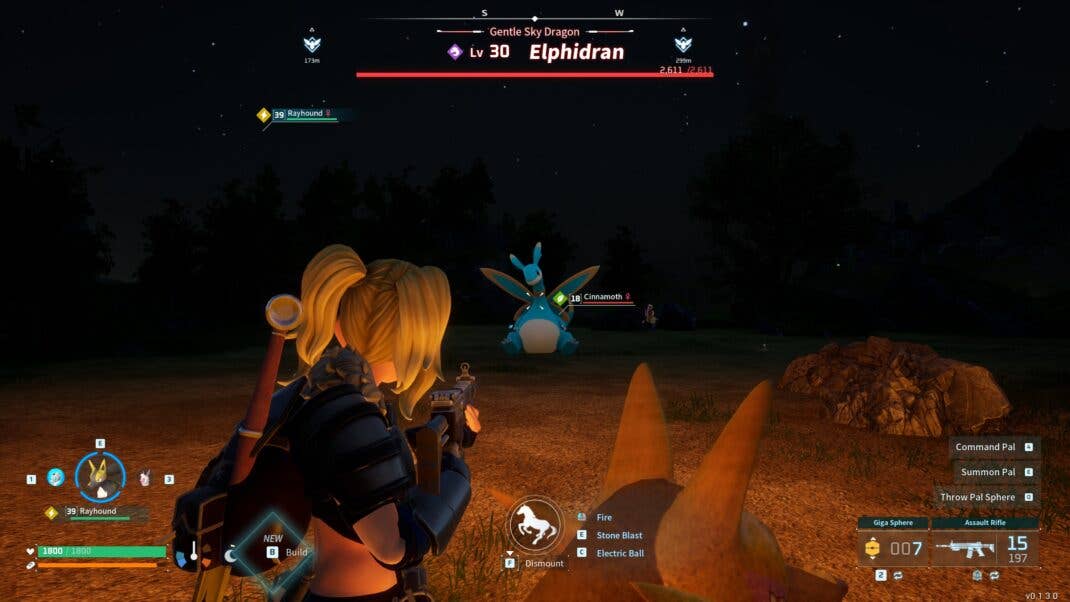This screenshot has width=1070, height=602.
Task: Switch to the pink pal in slot 3
Action: [145, 478]
